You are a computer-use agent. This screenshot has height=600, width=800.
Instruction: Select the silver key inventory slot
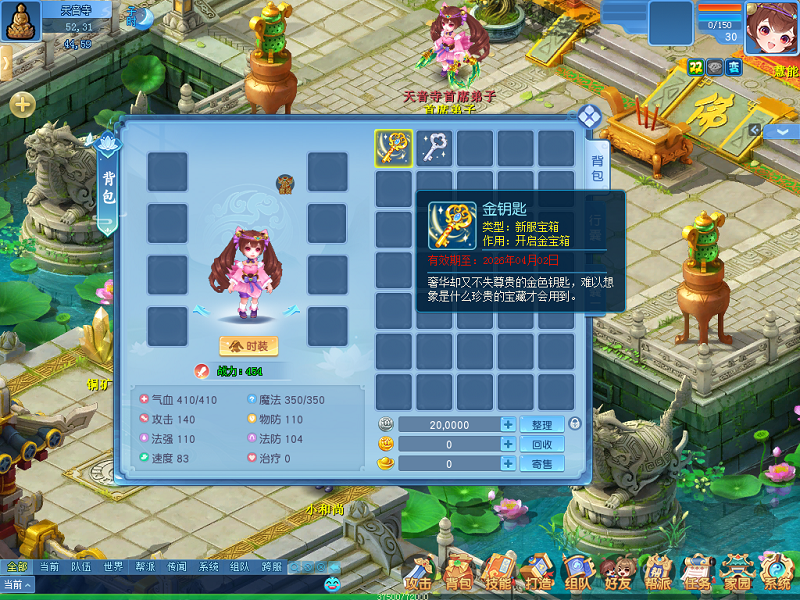click(x=435, y=148)
